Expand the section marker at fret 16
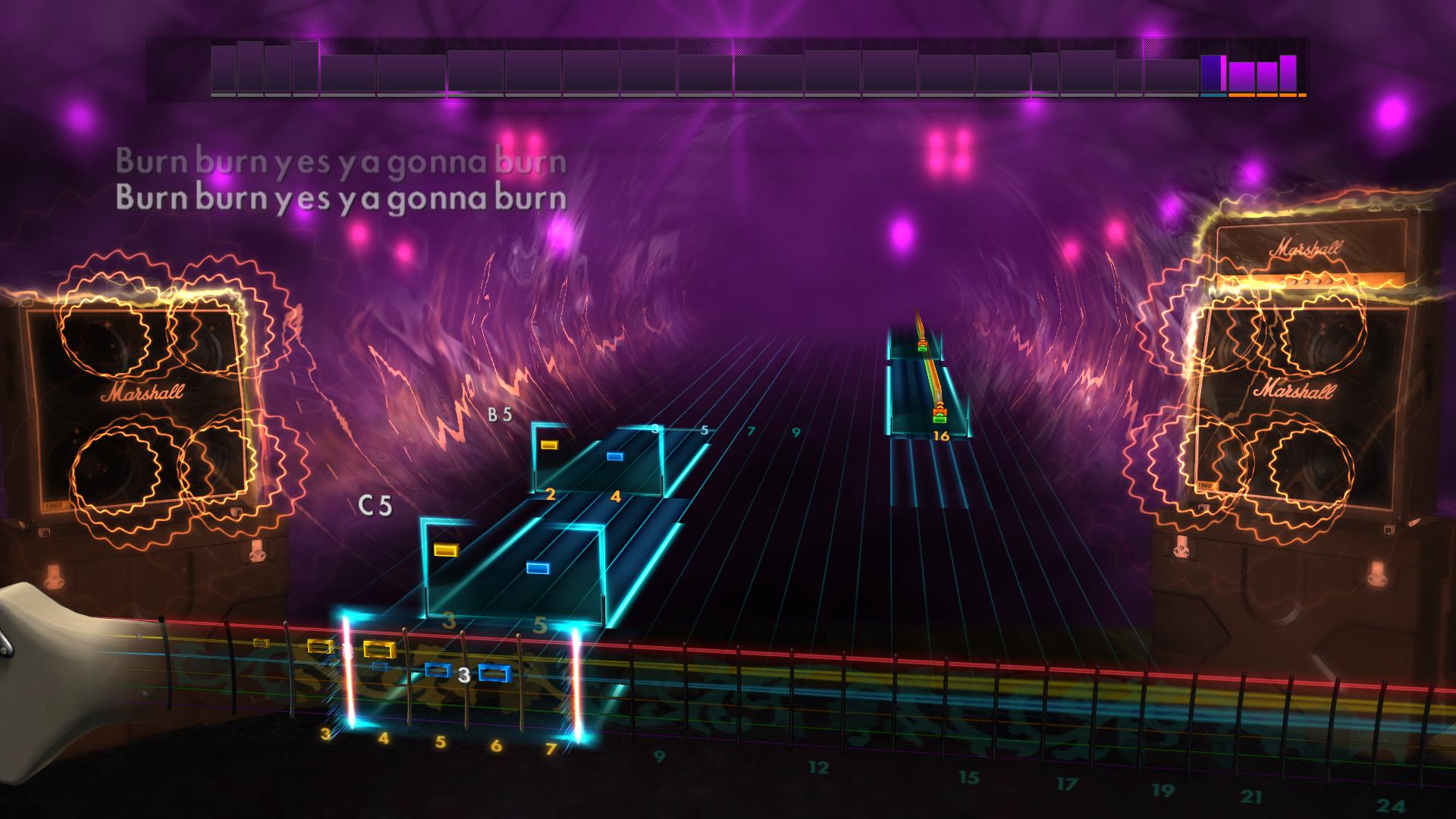 pyautogui.click(x=943, y=434)
